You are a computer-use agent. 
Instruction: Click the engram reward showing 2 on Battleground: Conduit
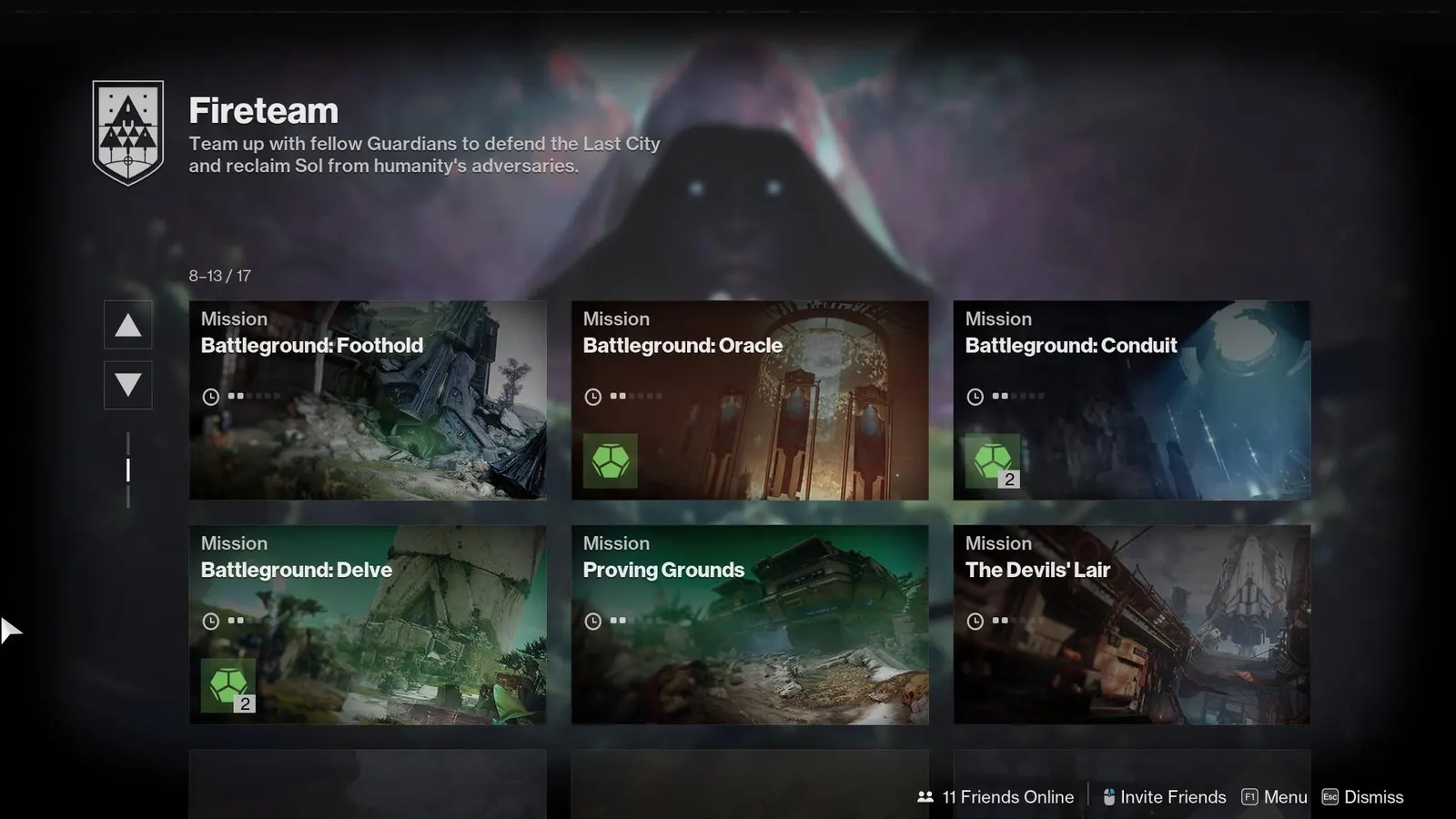[x=993, y=460]
